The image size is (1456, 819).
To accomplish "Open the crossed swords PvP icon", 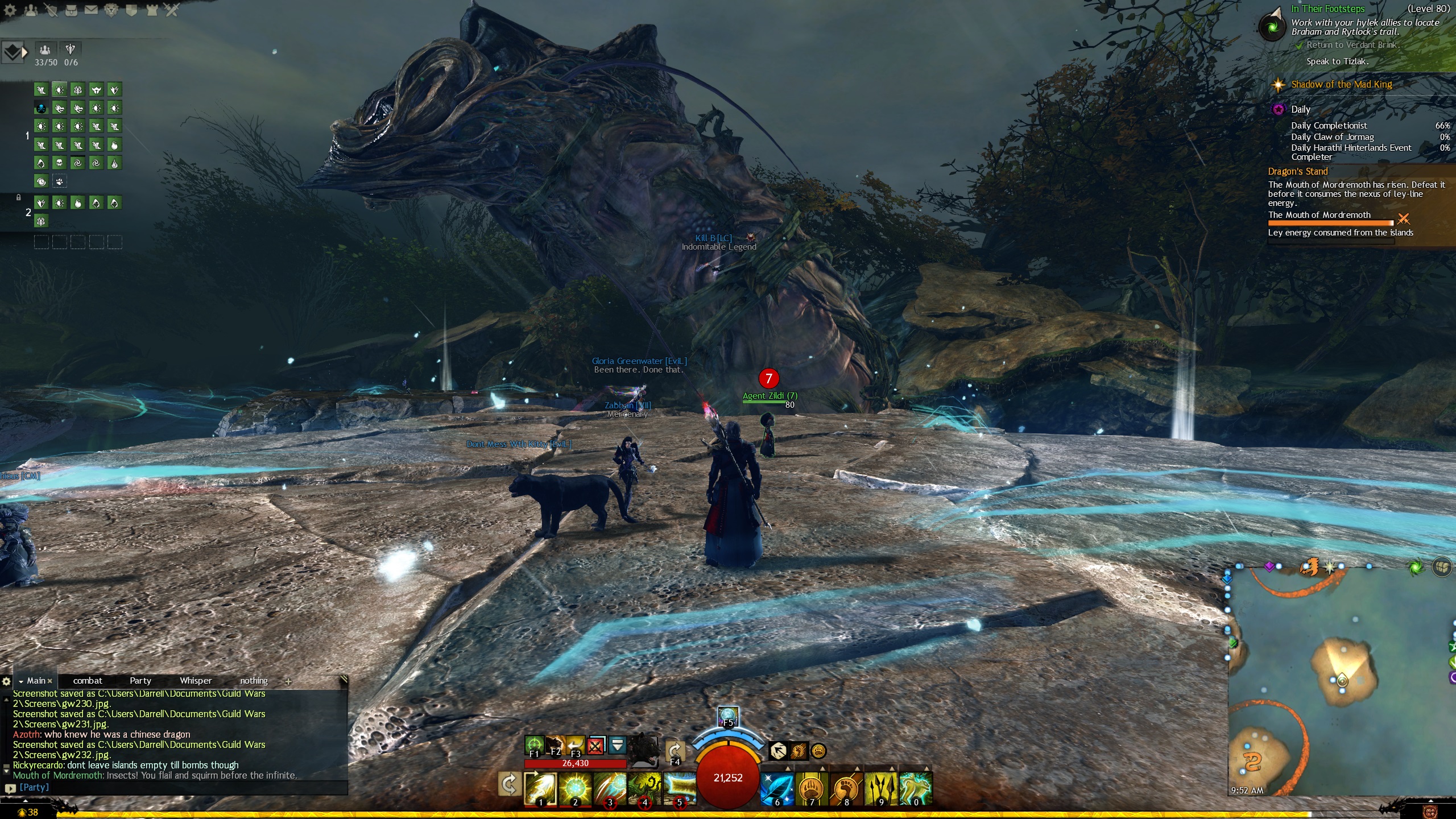I will point(171,10).
